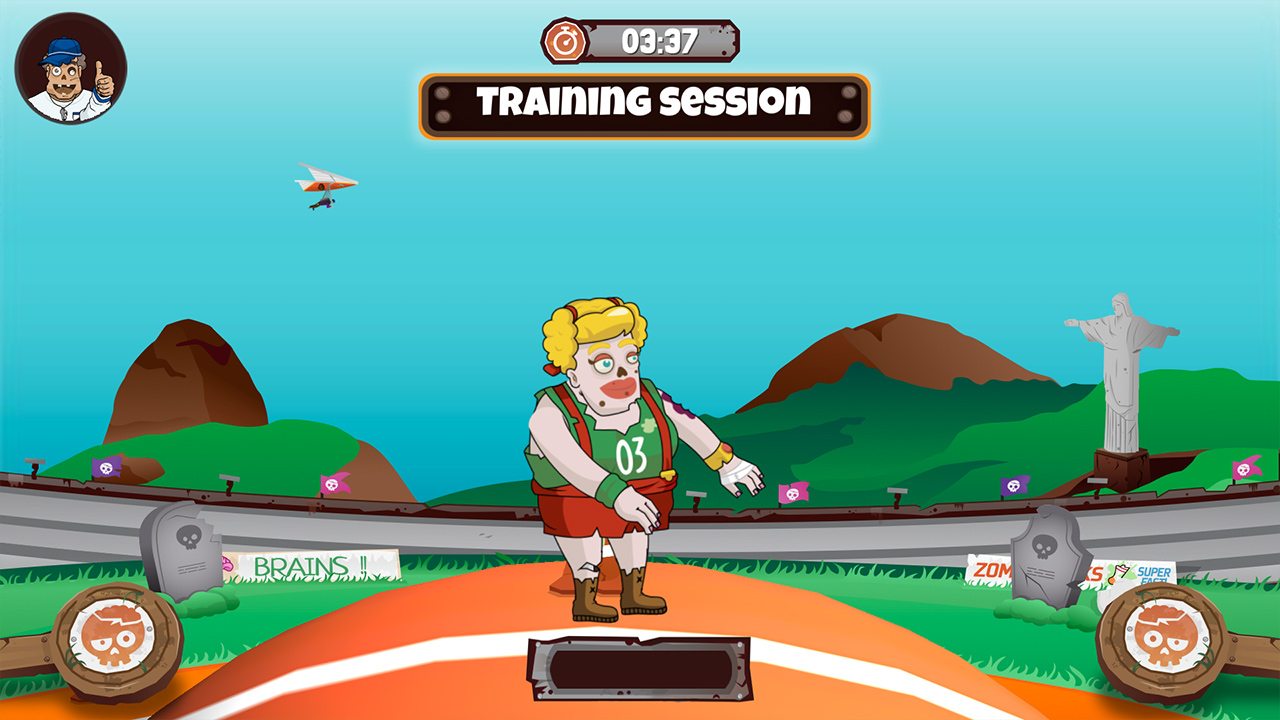Click the purple flag near the zombie's arm
This screenshot has width=1280, height=720.
point(1015,486)
